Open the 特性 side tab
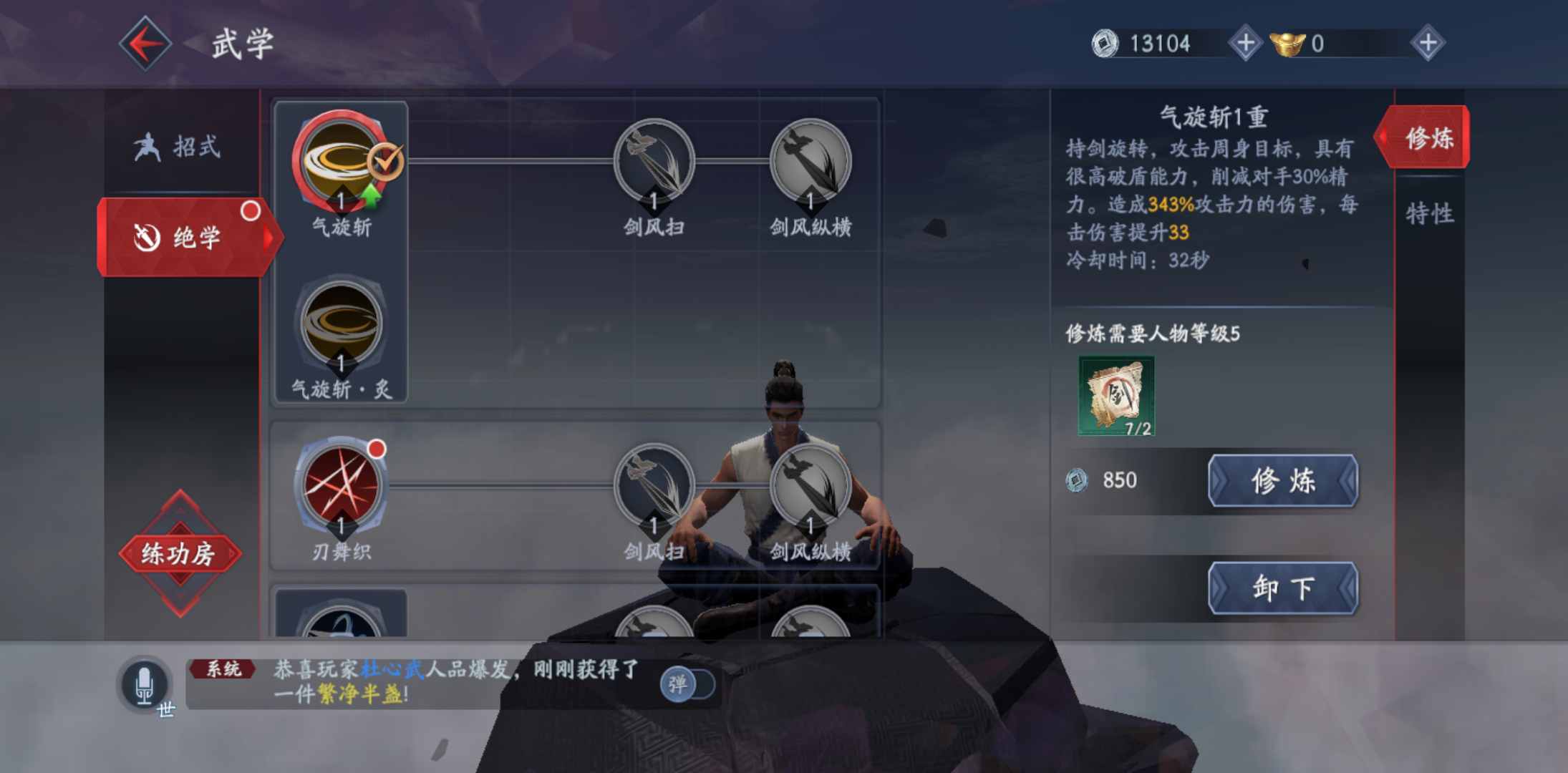This screenshot has width=1568, height=773. click(1429, 213)
